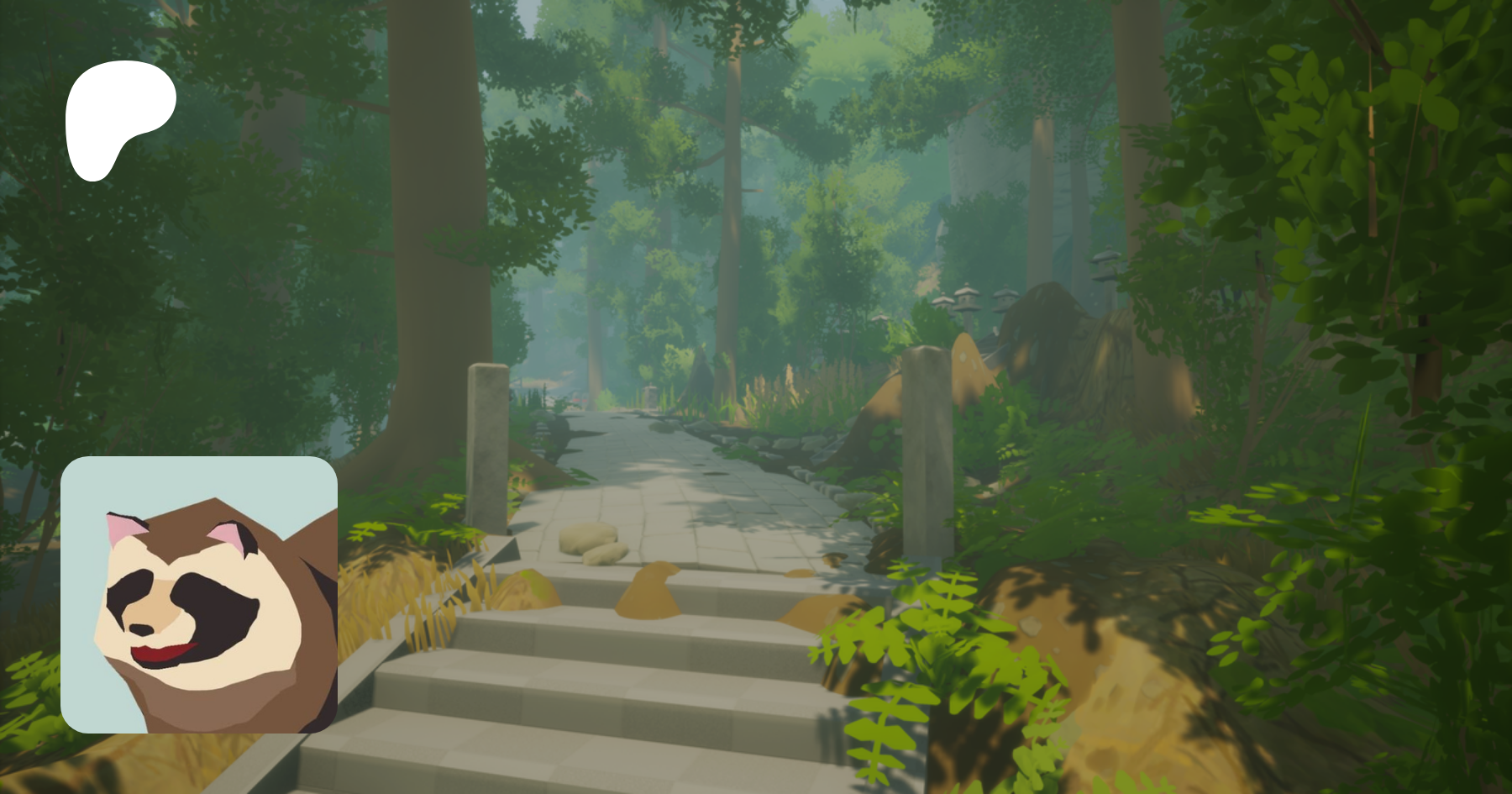Open the tanuki avatar thumbnail
1512x794 pixels.
199,594
